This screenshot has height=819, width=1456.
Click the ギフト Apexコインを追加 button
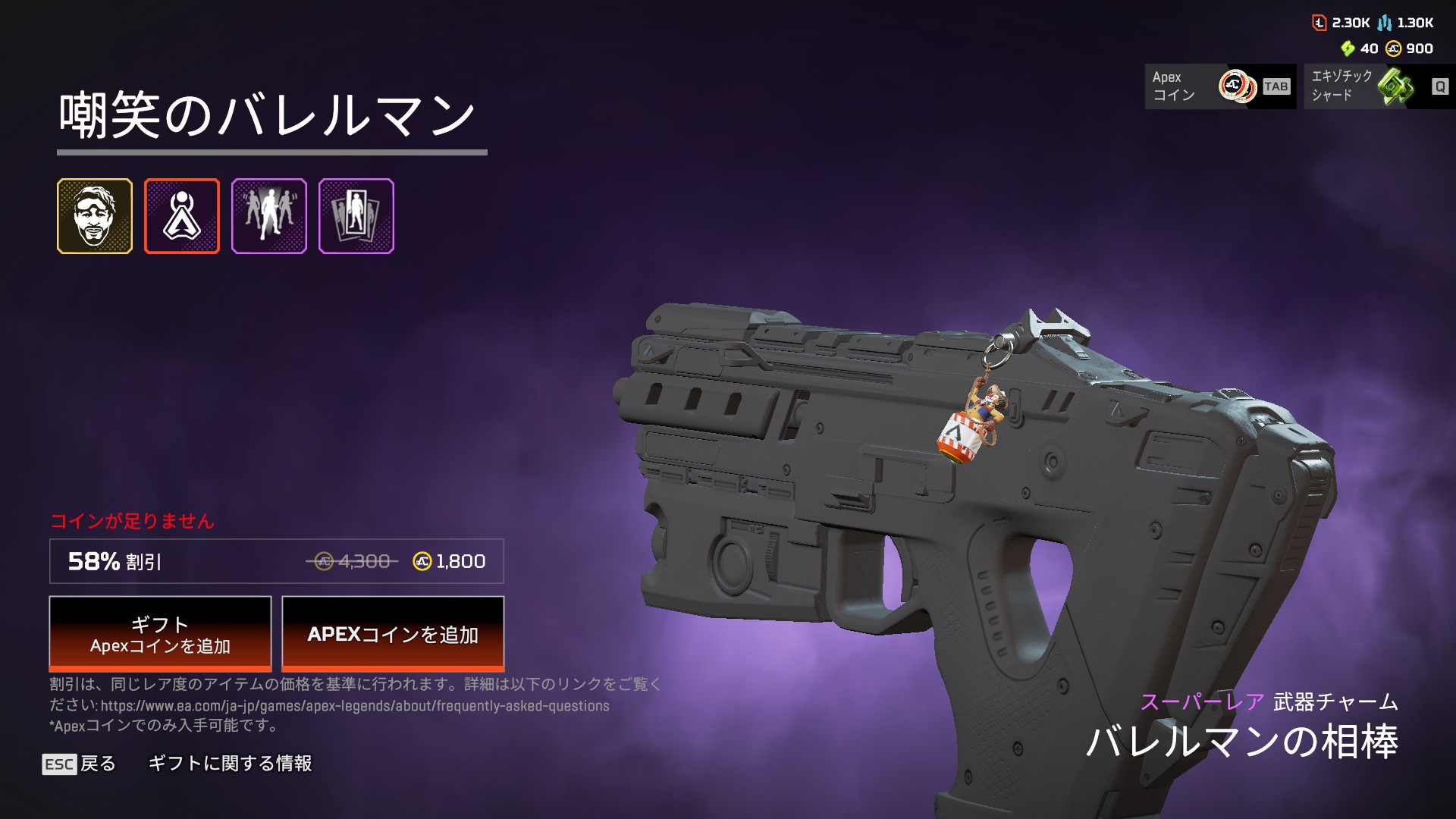point(160,634)
